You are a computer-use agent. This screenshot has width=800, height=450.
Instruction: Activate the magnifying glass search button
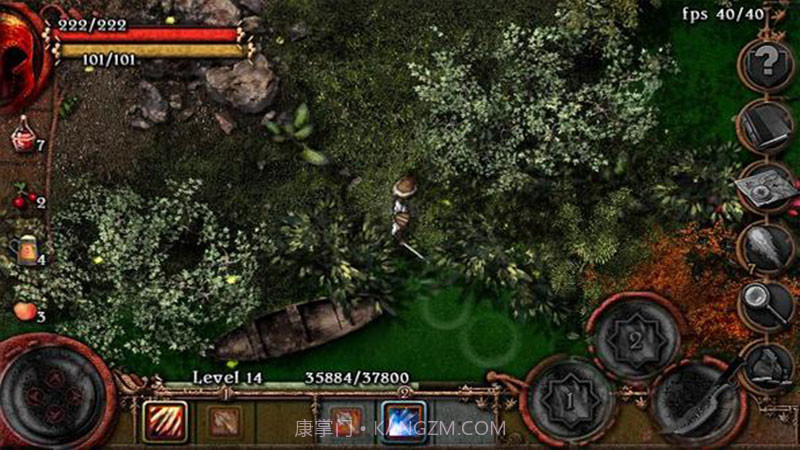(767, 300)
